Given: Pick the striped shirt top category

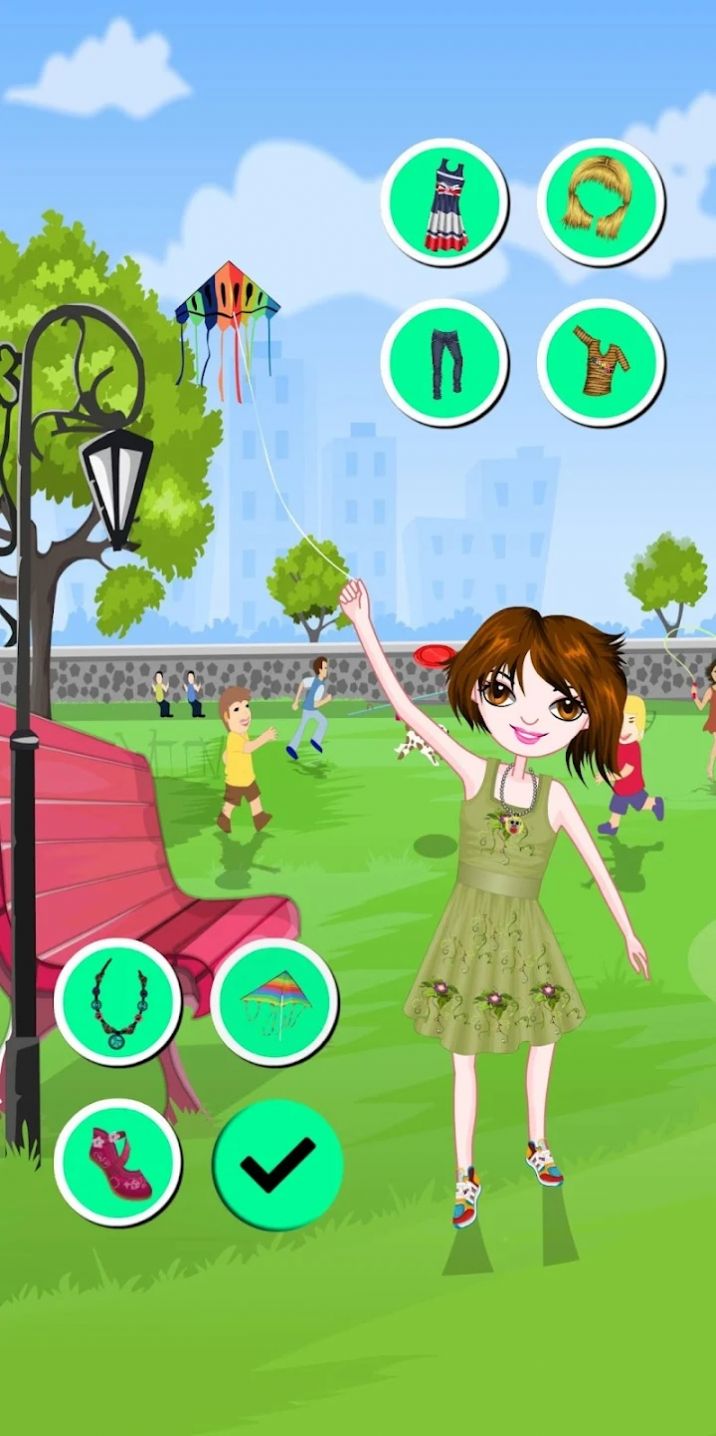Looking at the screenshot, I should point(600,362).
